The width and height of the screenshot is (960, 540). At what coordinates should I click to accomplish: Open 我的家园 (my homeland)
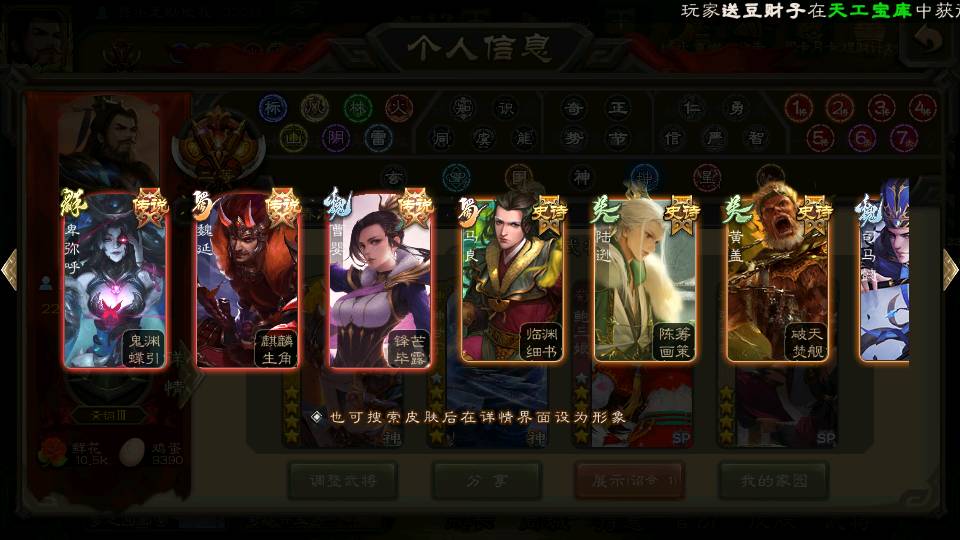[x=773, y=481]
